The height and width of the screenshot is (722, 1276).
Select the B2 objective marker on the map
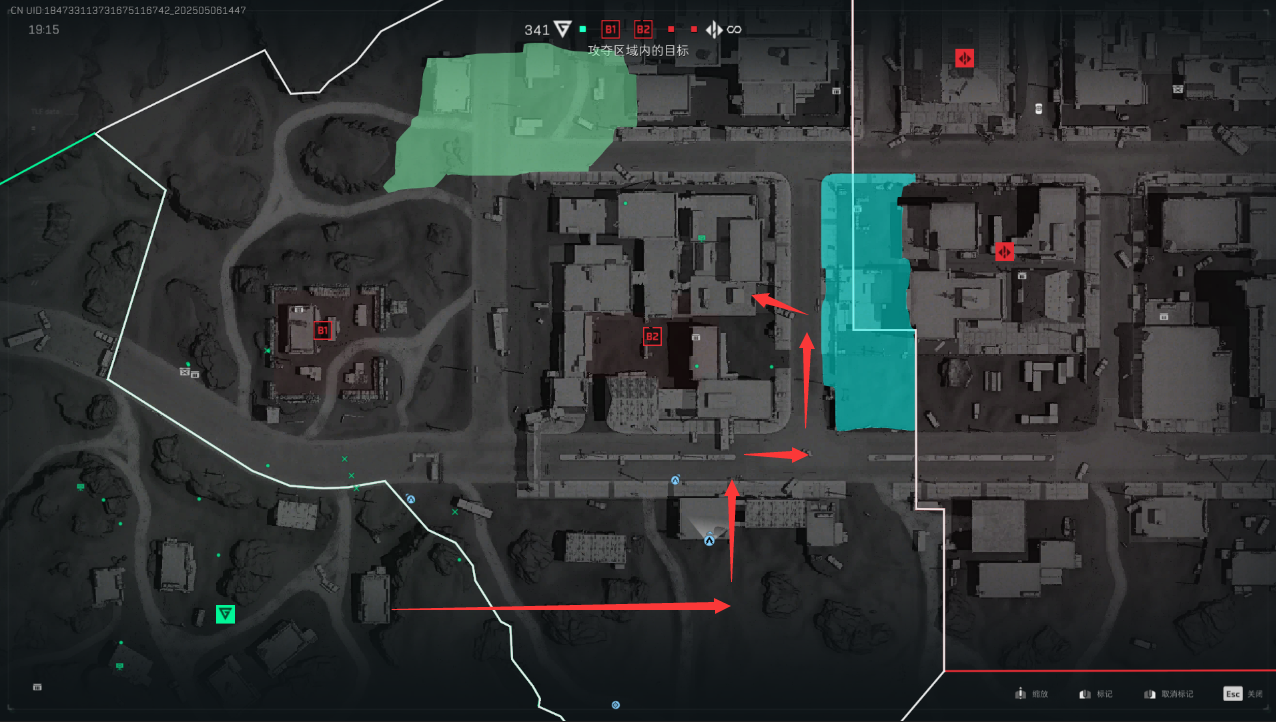pos(652,336)
